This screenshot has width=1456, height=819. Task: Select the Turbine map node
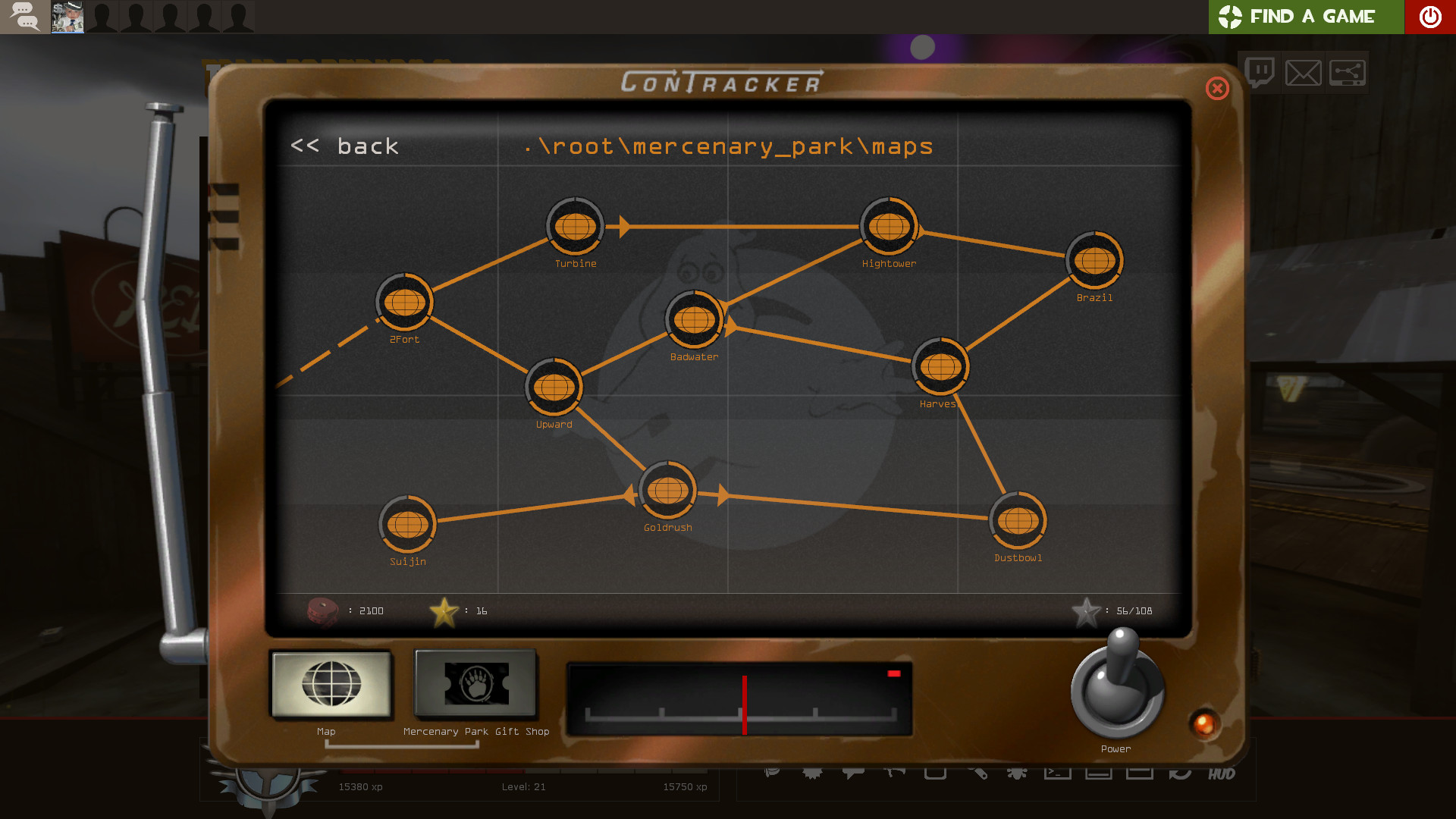574,225
